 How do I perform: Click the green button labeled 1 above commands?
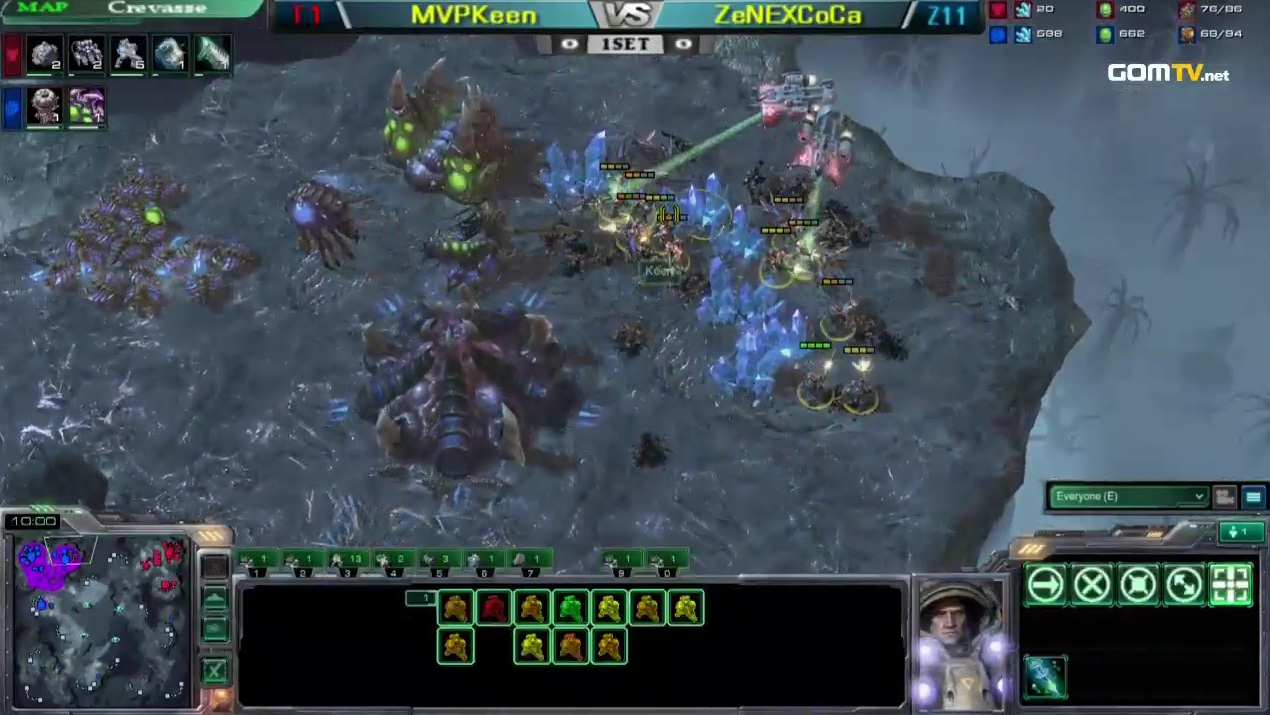(x=1241, y=532)
